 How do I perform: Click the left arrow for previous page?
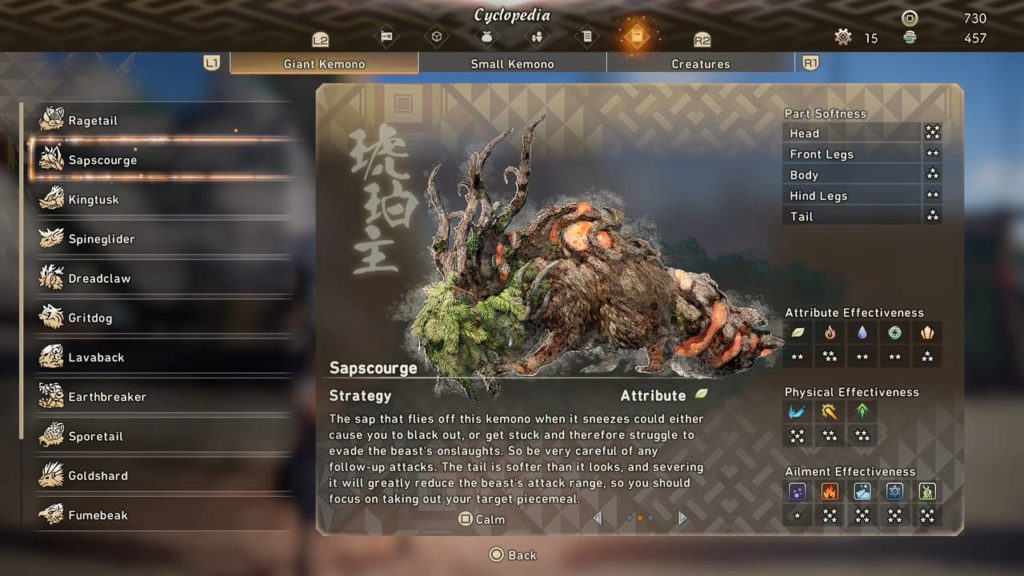click(598, 518)
